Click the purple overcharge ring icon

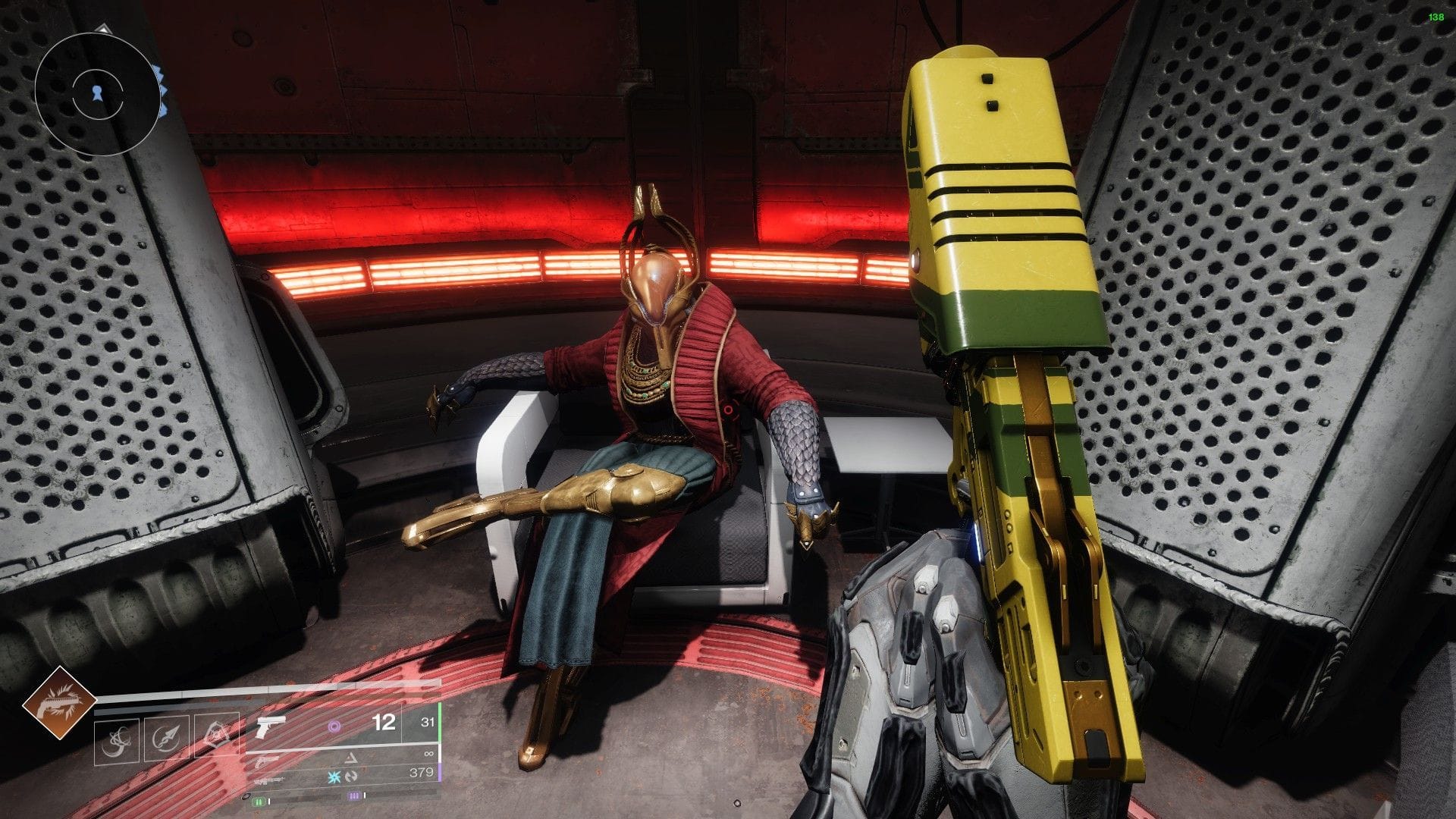tap(334, 726)
